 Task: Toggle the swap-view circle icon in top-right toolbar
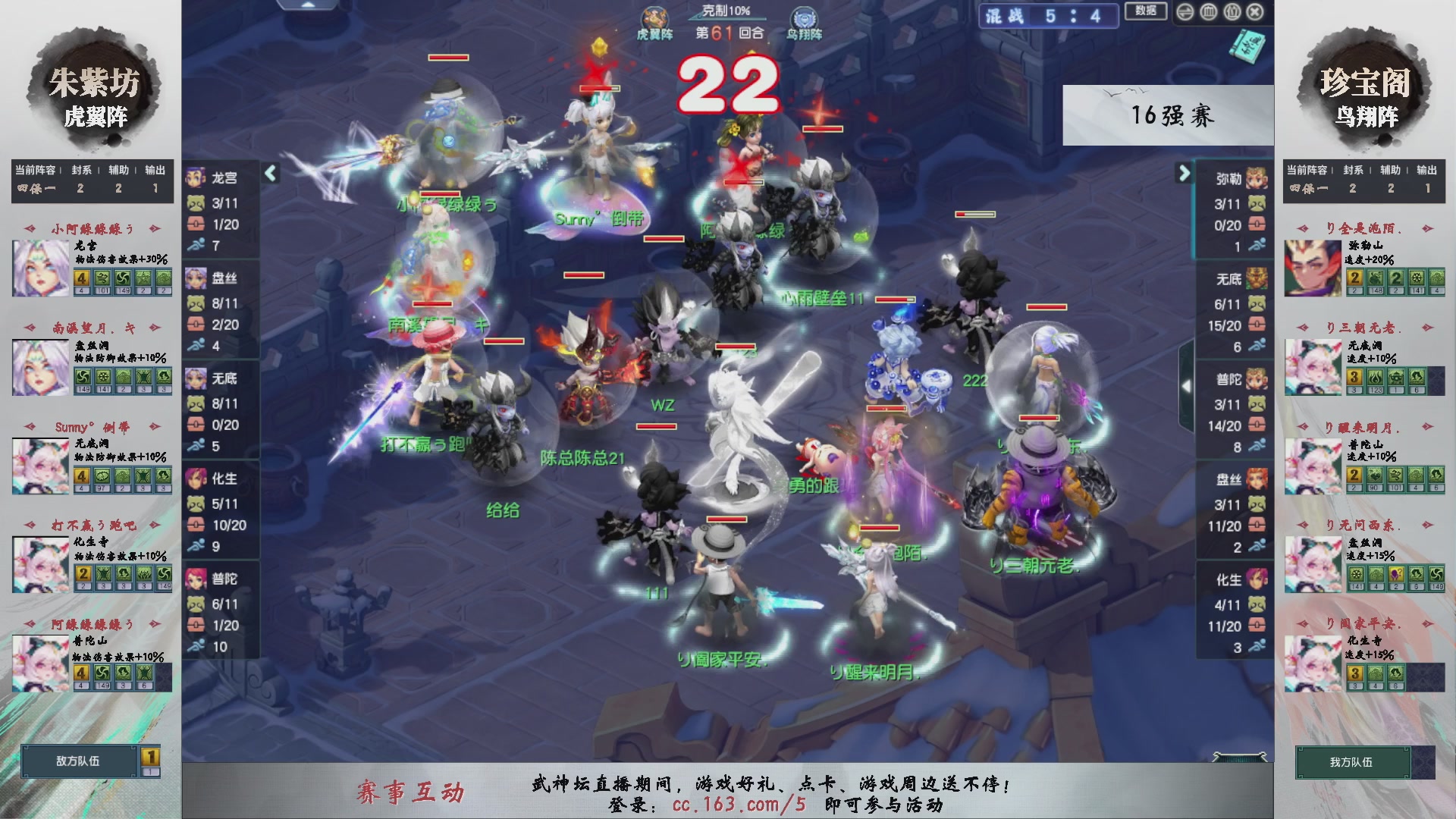(1185, 13)
